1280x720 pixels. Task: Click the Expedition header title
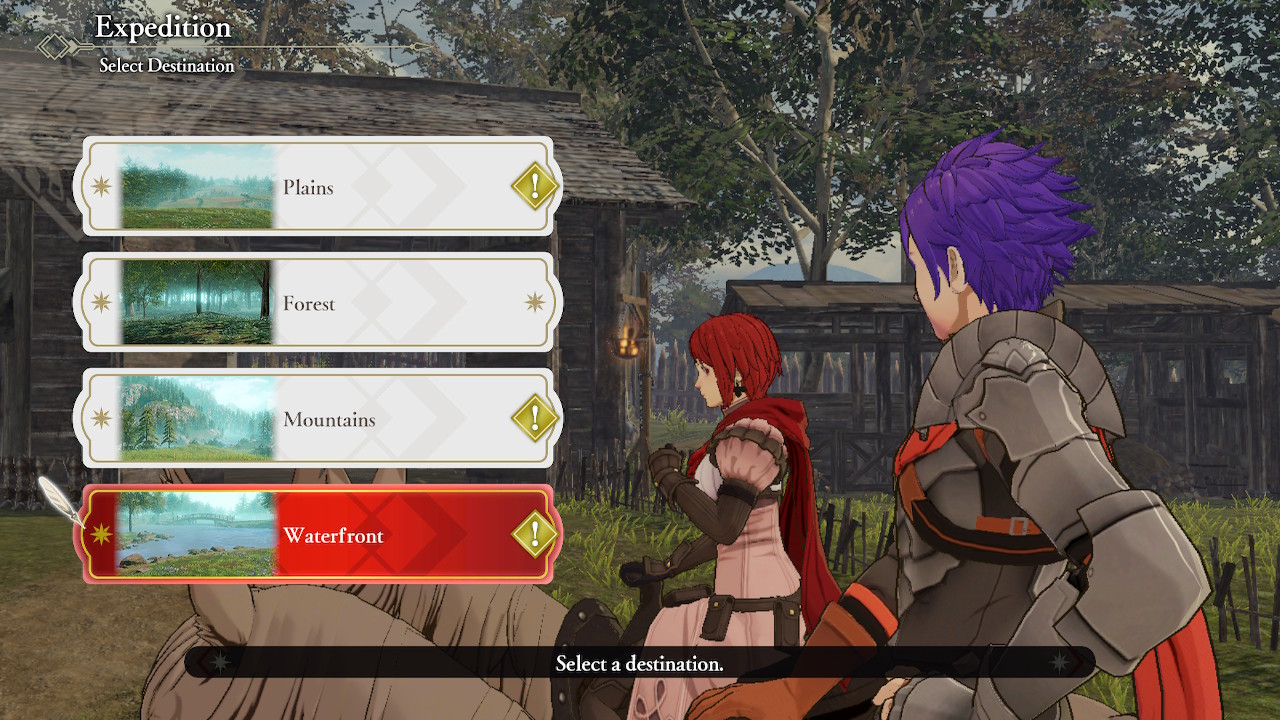coord(162,27)
